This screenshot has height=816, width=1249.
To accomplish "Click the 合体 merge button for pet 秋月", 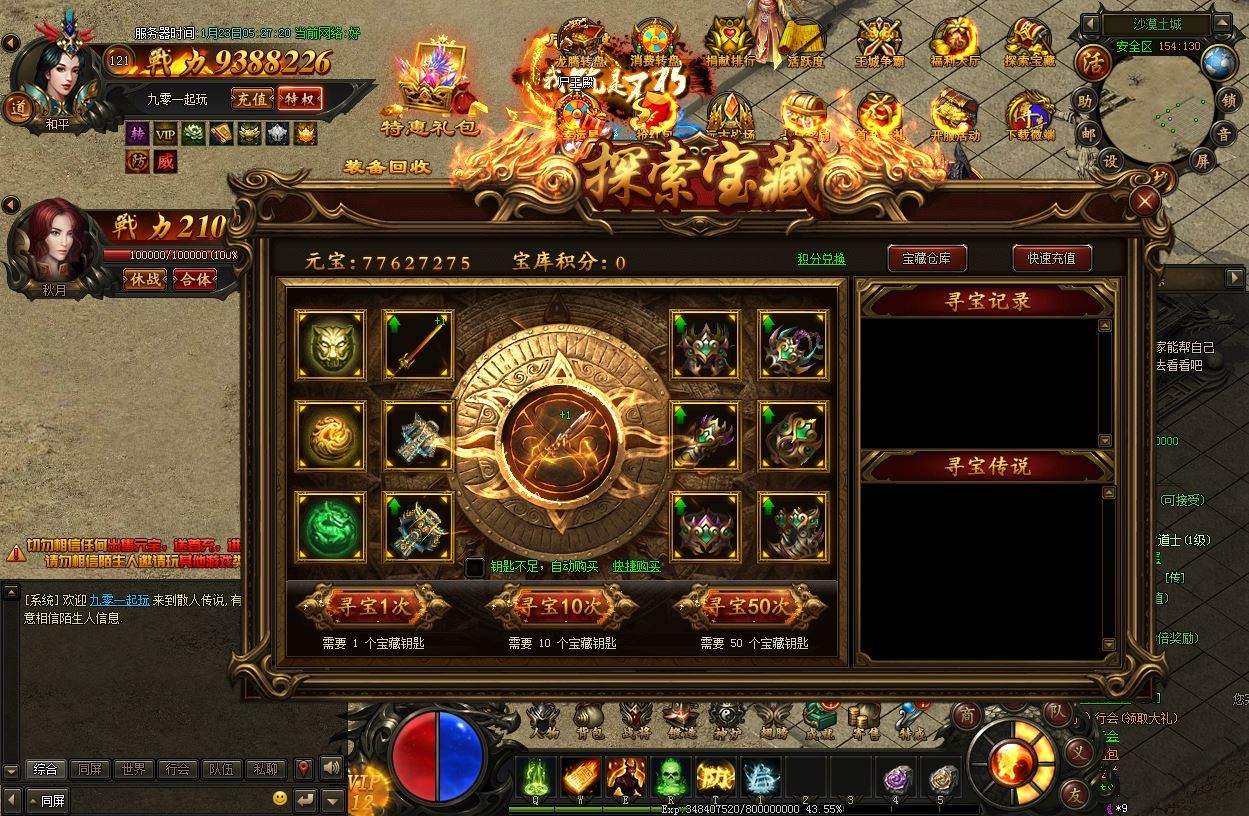I will [x=194, y=279].
